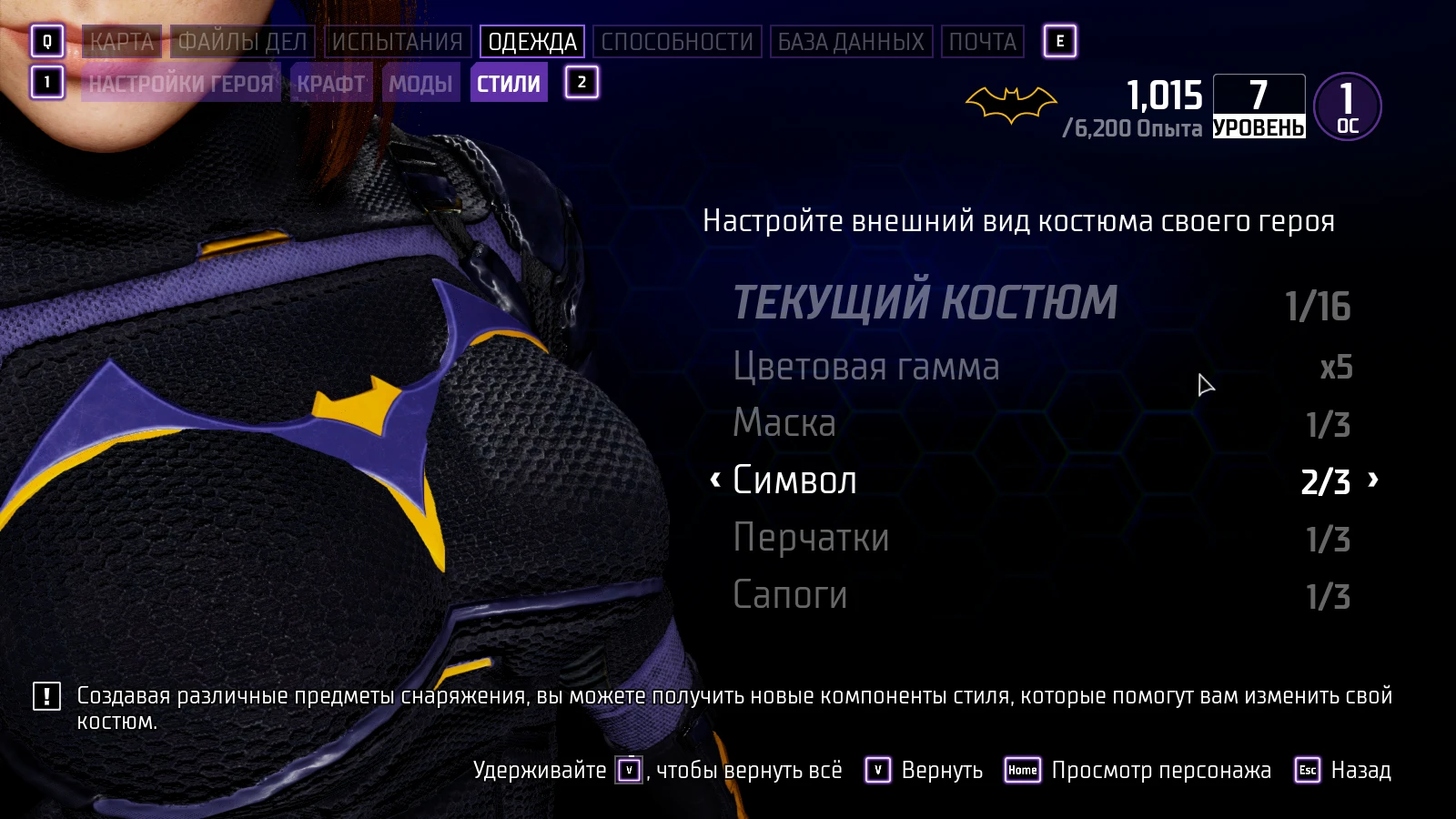1456x819 pixels.
Task: Click the Home key icon near Просмотр персонажа
Action: pos(1023,771)
